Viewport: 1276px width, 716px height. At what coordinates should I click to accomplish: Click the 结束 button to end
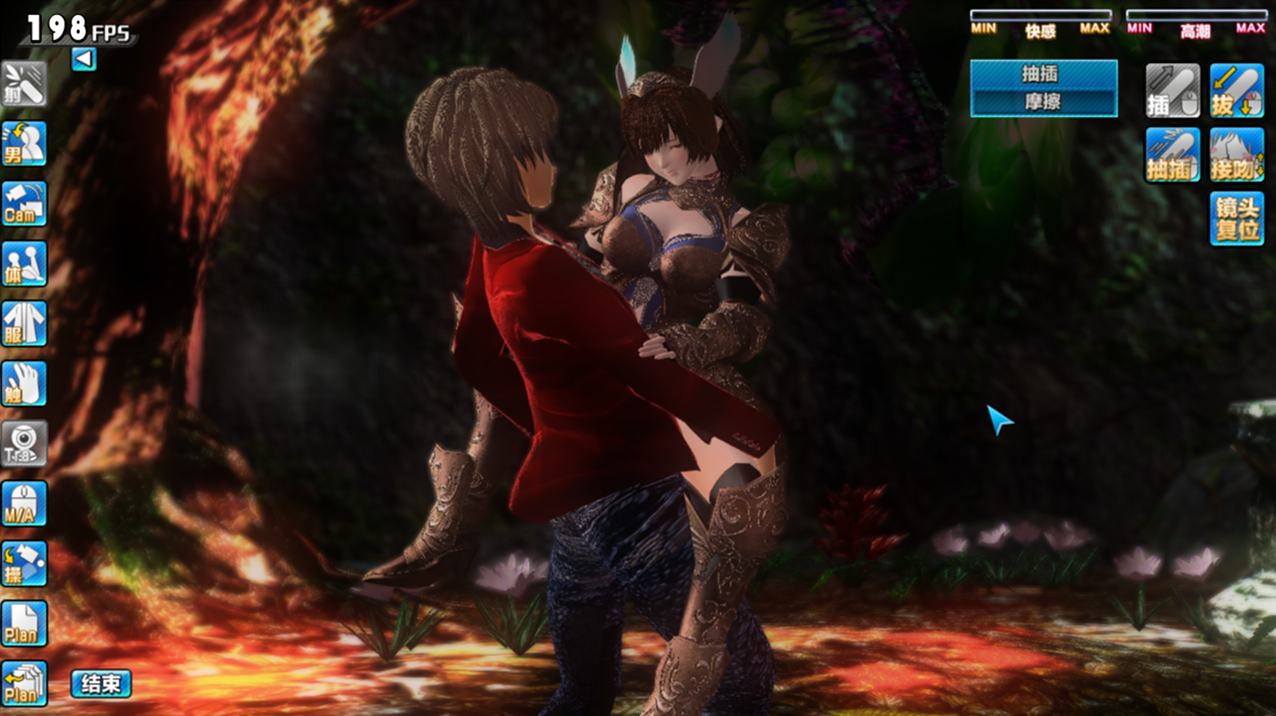pos(101,684)
